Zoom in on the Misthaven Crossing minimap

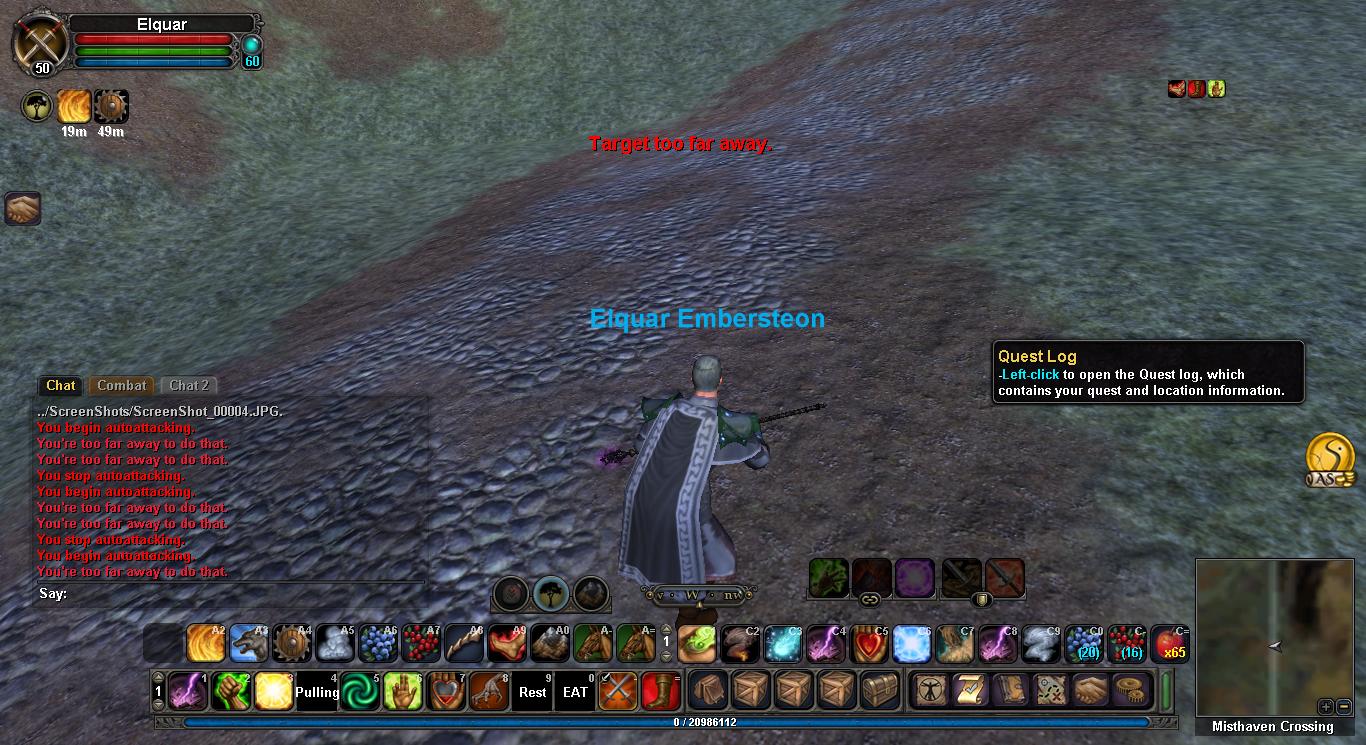pos(1325,706)
